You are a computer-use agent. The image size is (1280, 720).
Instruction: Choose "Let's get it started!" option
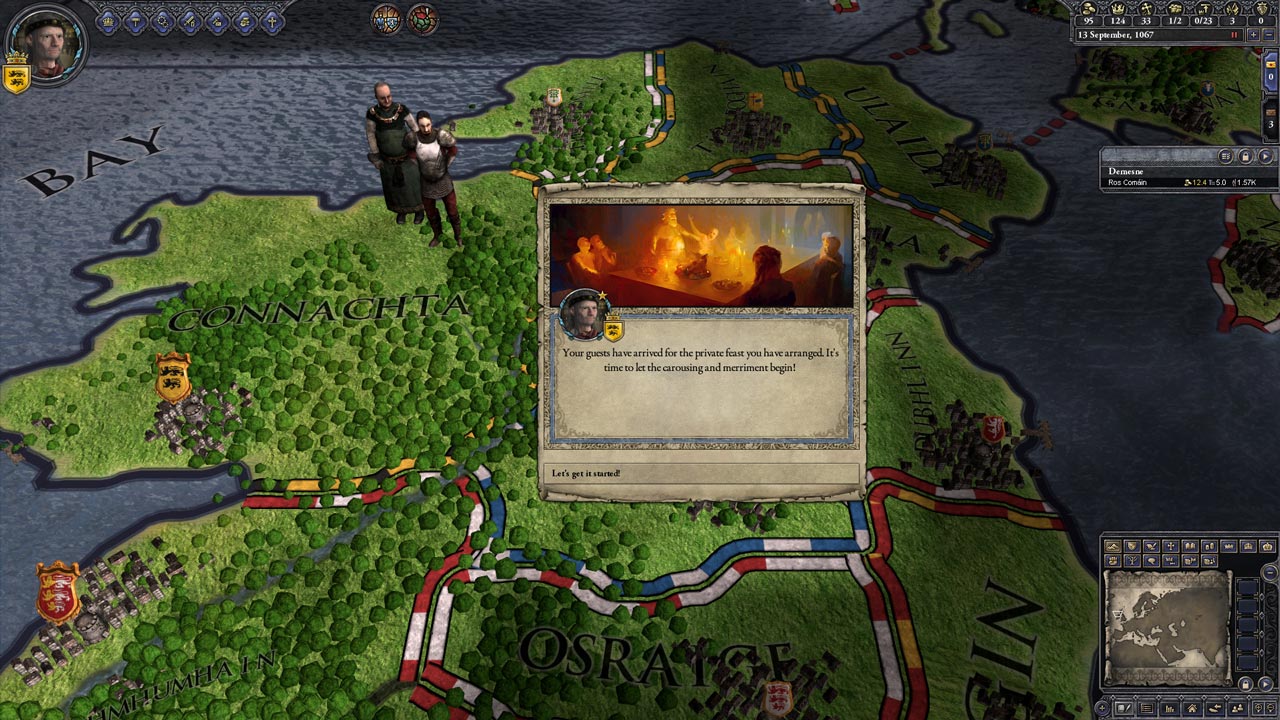[700, 473]
